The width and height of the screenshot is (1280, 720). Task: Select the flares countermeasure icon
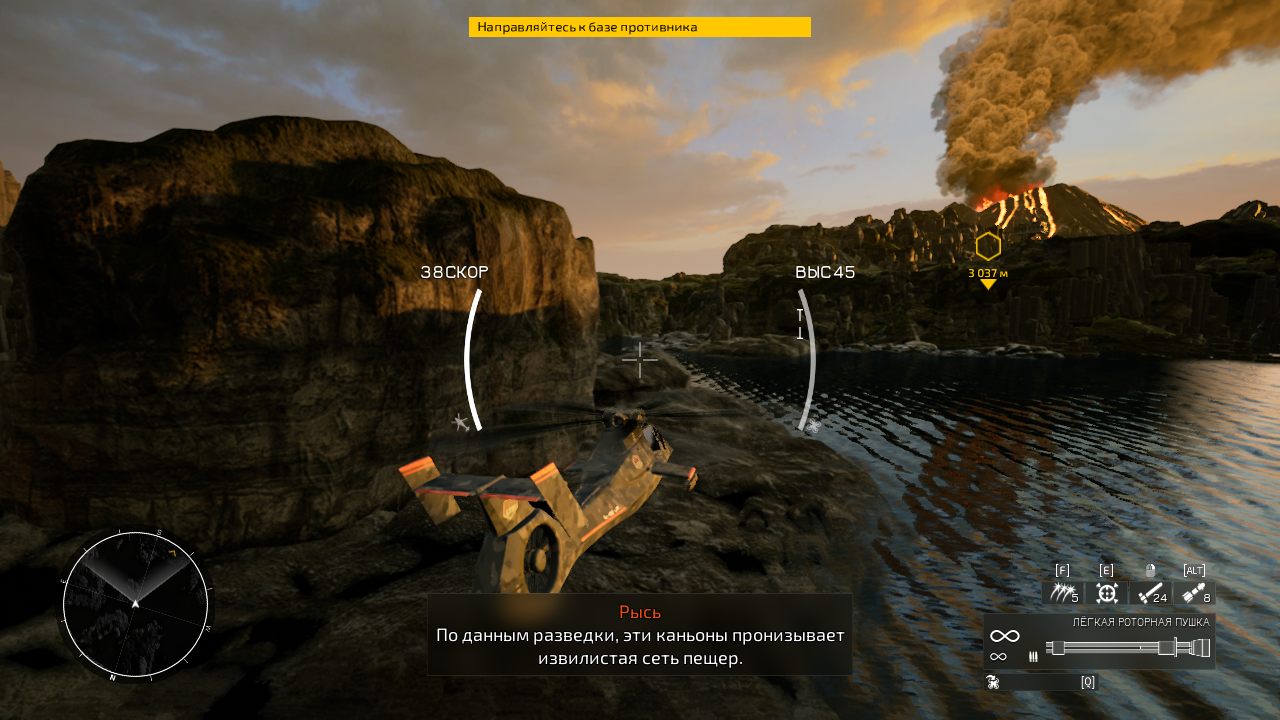(1061, 593)
